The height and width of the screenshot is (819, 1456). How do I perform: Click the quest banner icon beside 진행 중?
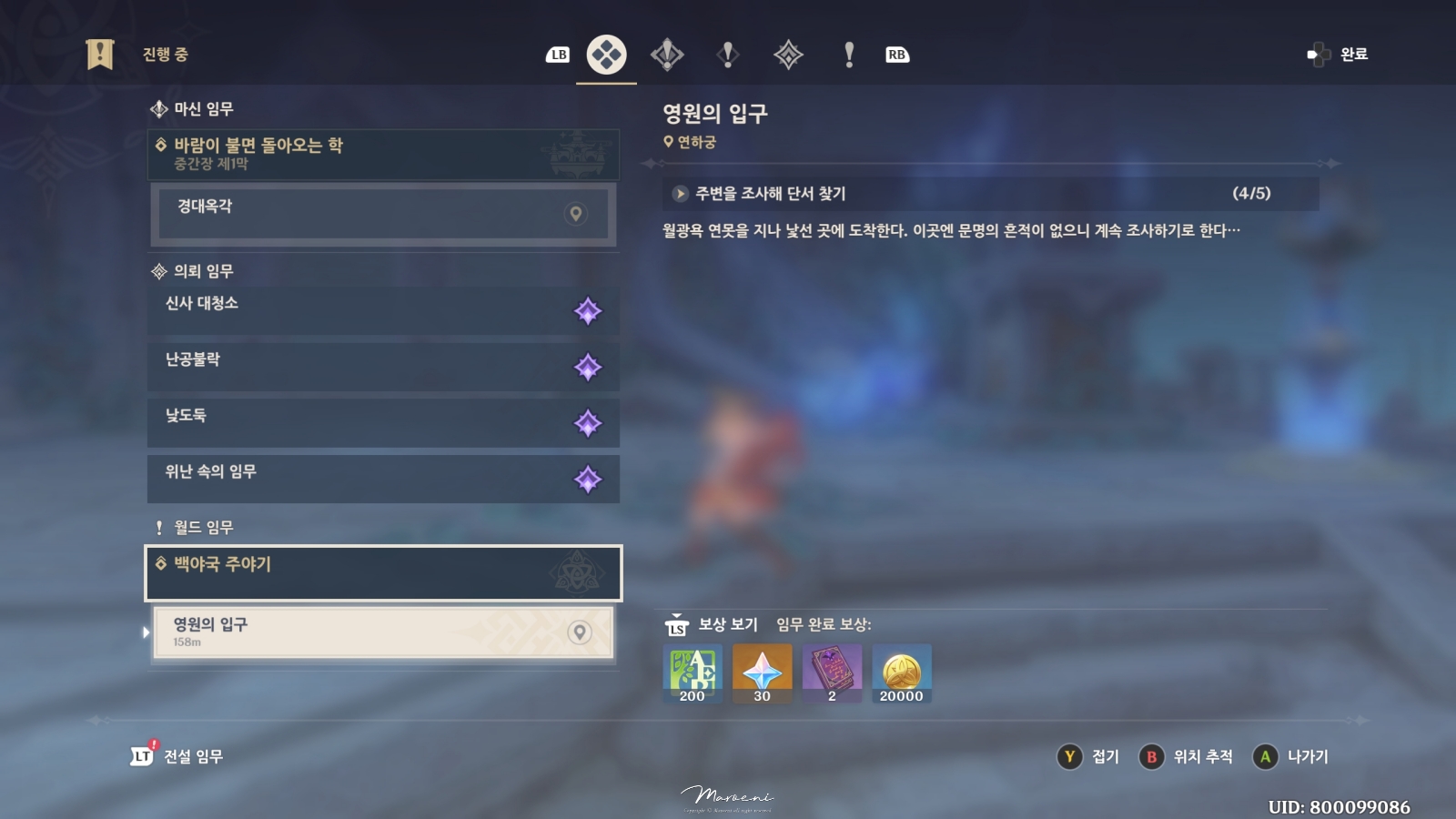[x=100, y=54]
